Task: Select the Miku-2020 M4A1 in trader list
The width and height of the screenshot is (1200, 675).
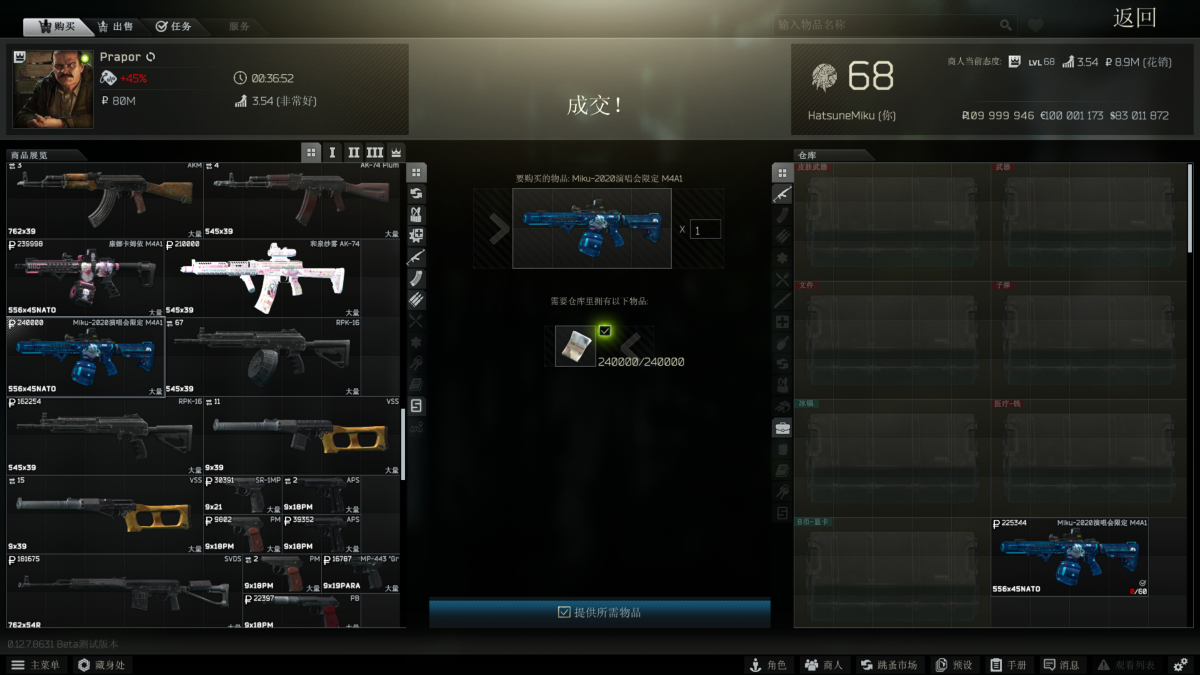Action: pos(85,357)
